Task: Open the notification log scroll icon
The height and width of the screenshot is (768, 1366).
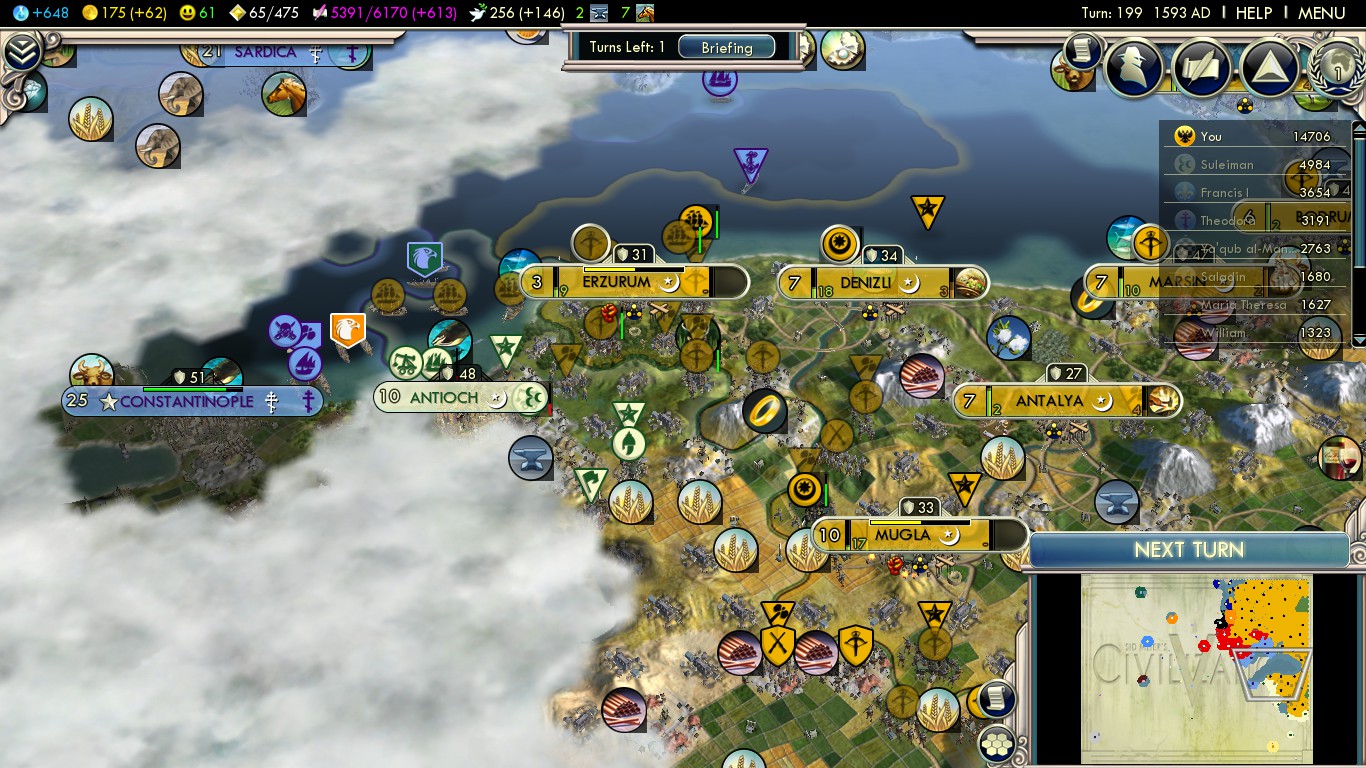Action: pyautogui.click(x=1081, y=50)
